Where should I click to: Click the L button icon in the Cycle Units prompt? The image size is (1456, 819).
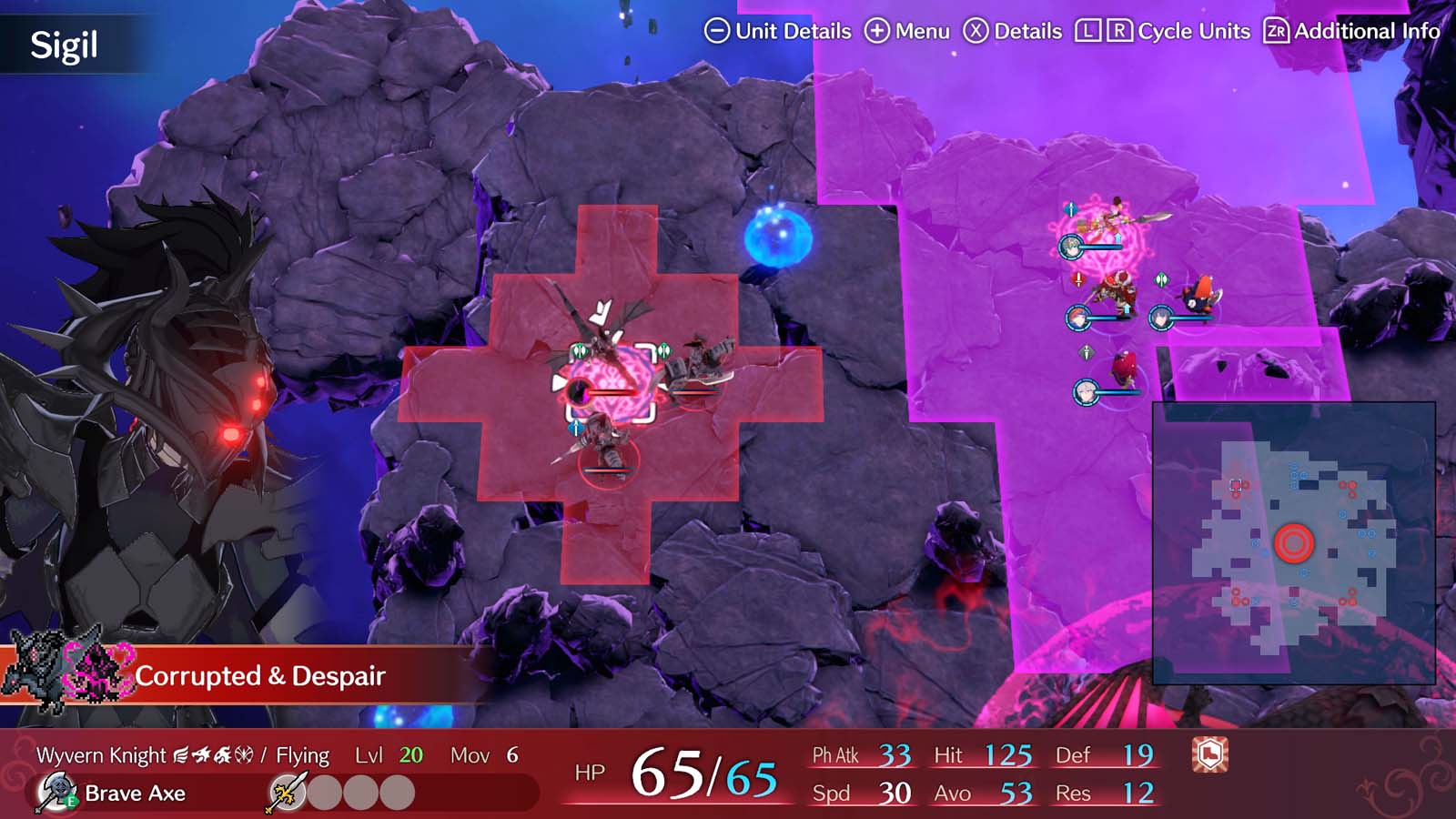tap(1088, 30)
